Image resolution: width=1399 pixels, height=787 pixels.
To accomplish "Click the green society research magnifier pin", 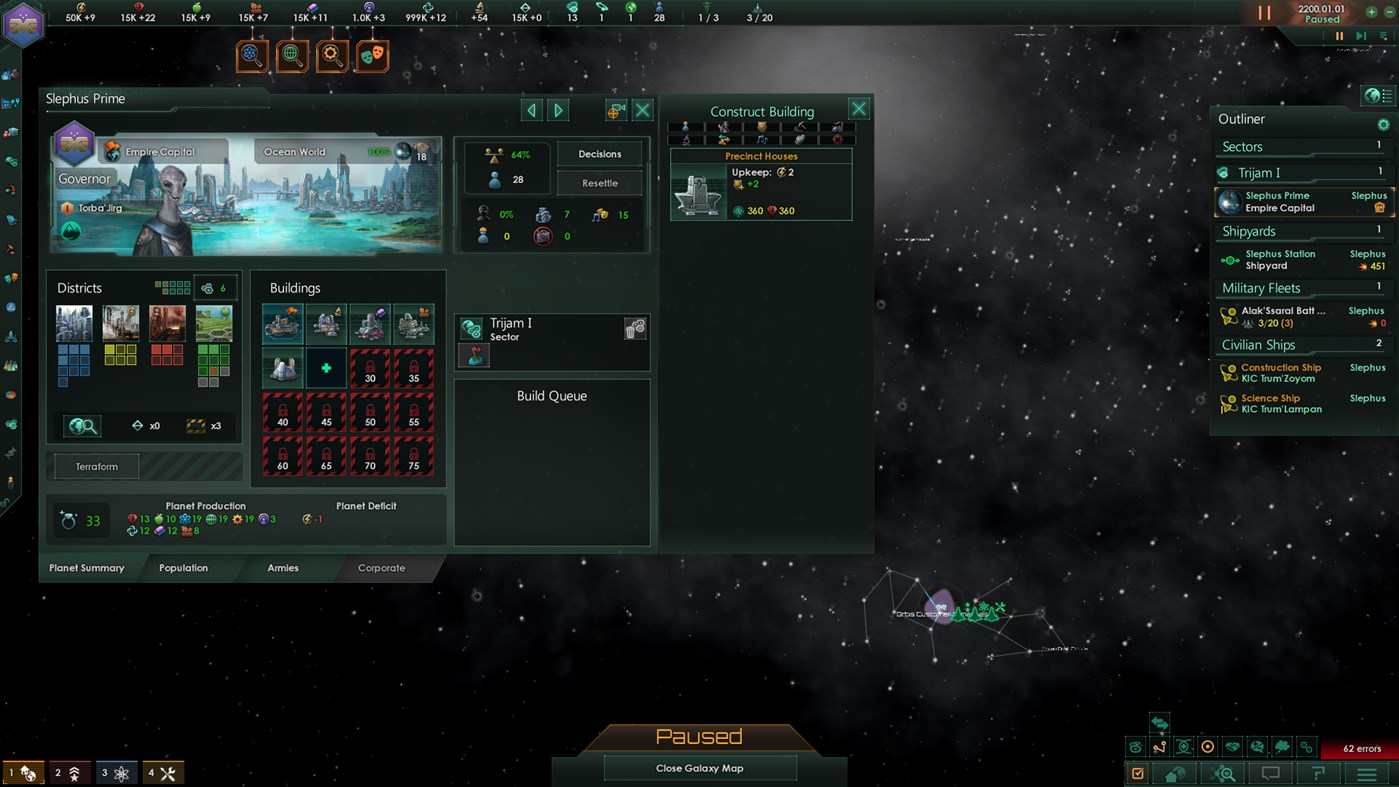I will point(292,55).
